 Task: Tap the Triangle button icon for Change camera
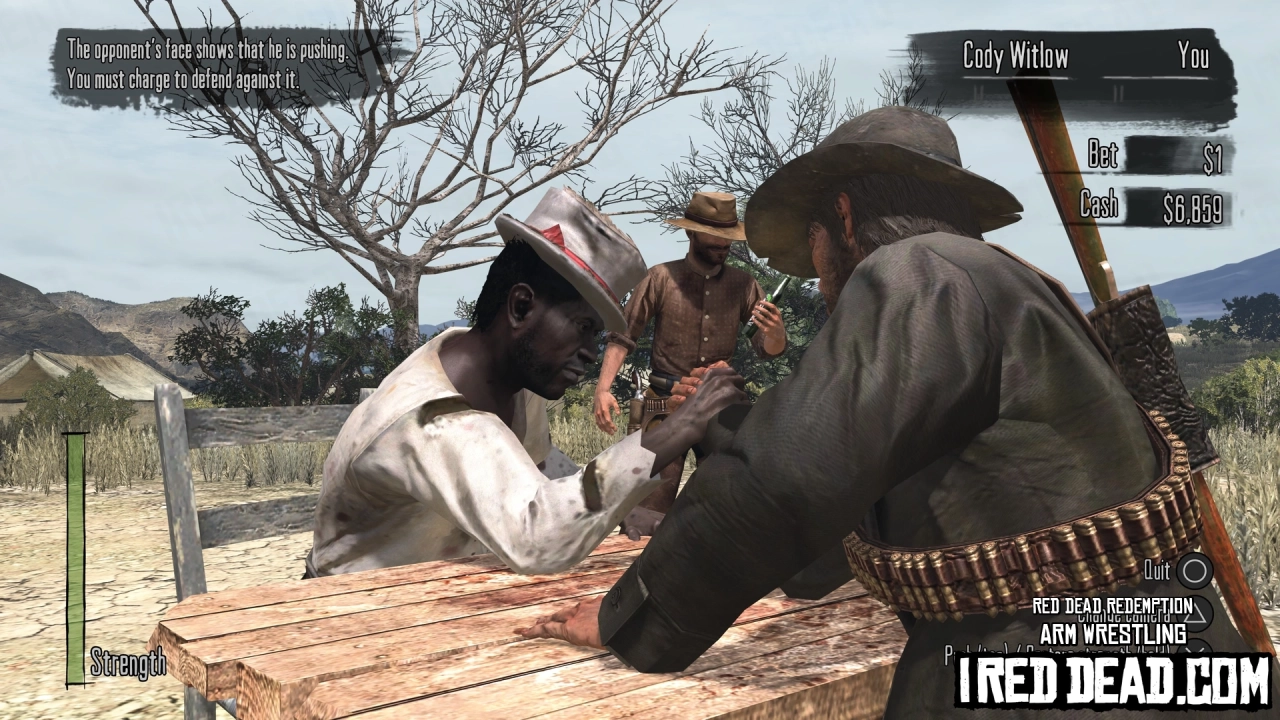1197,613
